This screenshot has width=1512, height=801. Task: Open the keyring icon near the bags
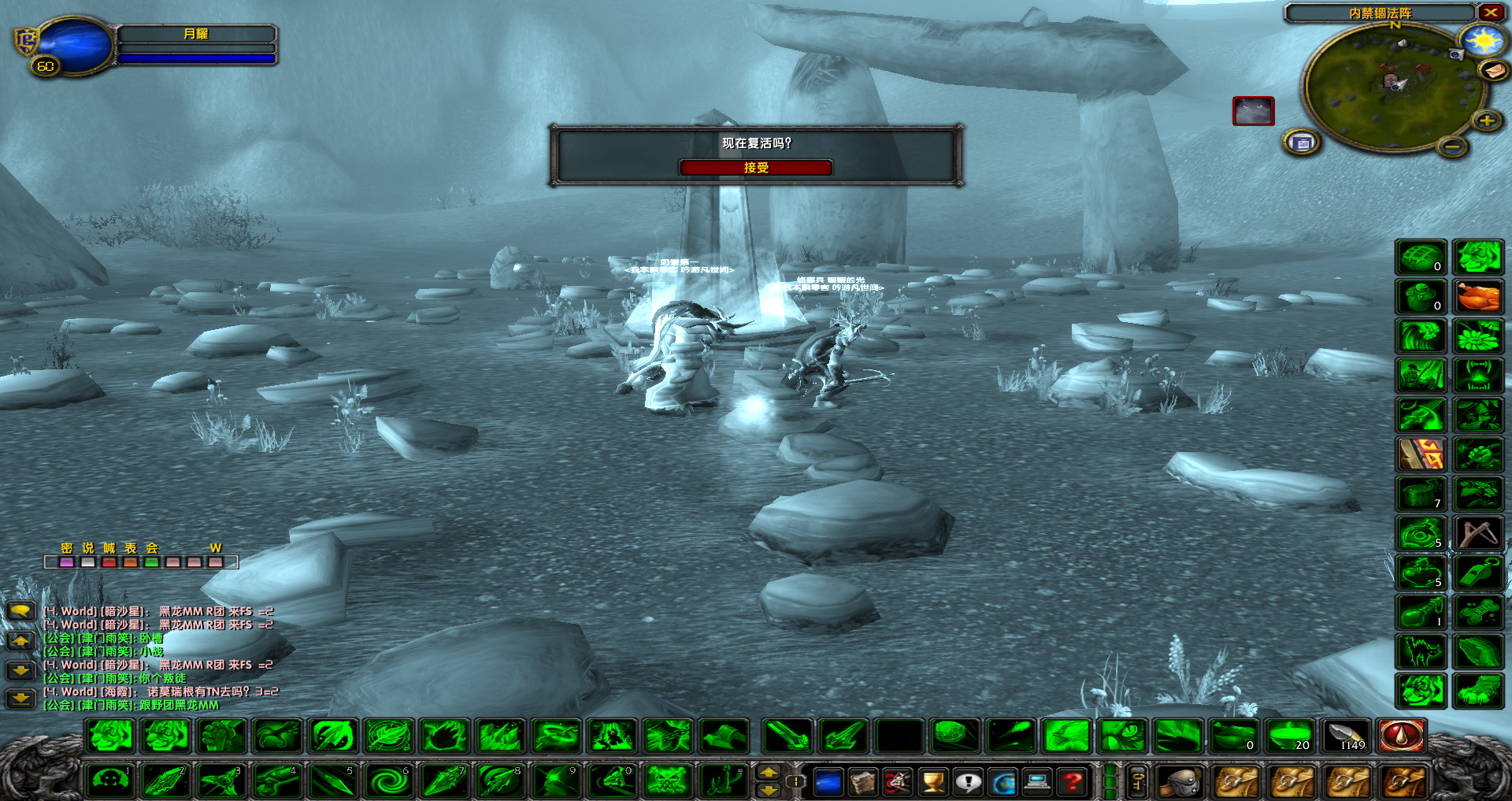[1137, 781]
